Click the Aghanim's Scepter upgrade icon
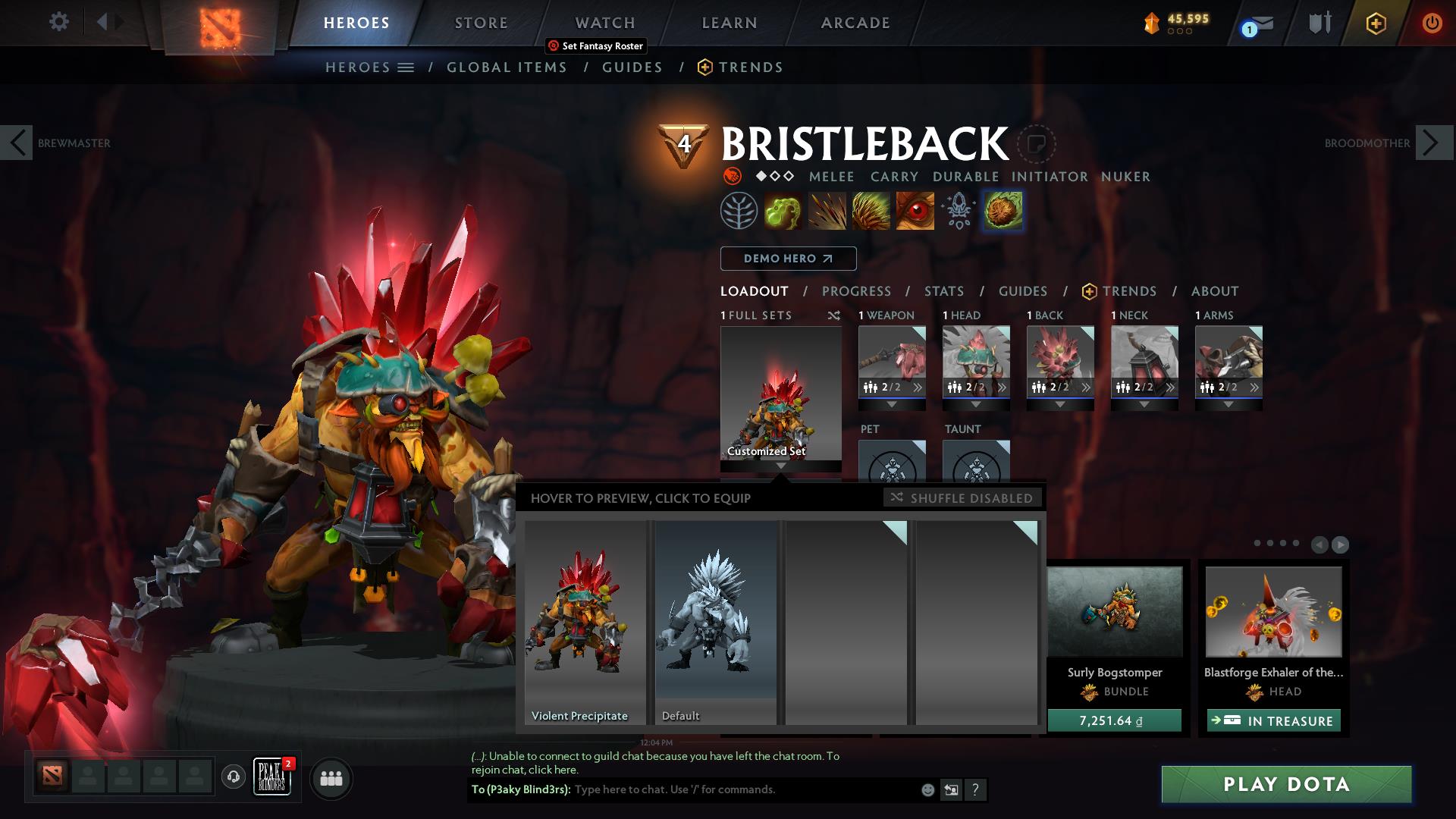This screenshot has height=819, width=1456. [x=957, y=210]
